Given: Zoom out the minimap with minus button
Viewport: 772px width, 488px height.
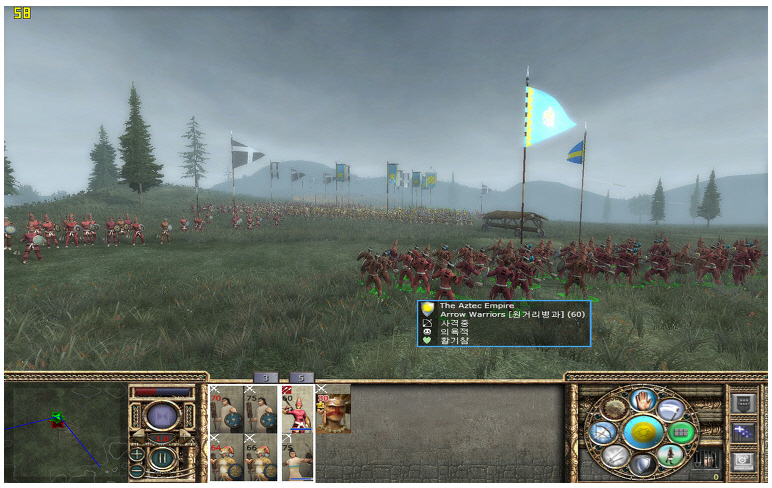Looking at the screenshot, I should 137,470.
